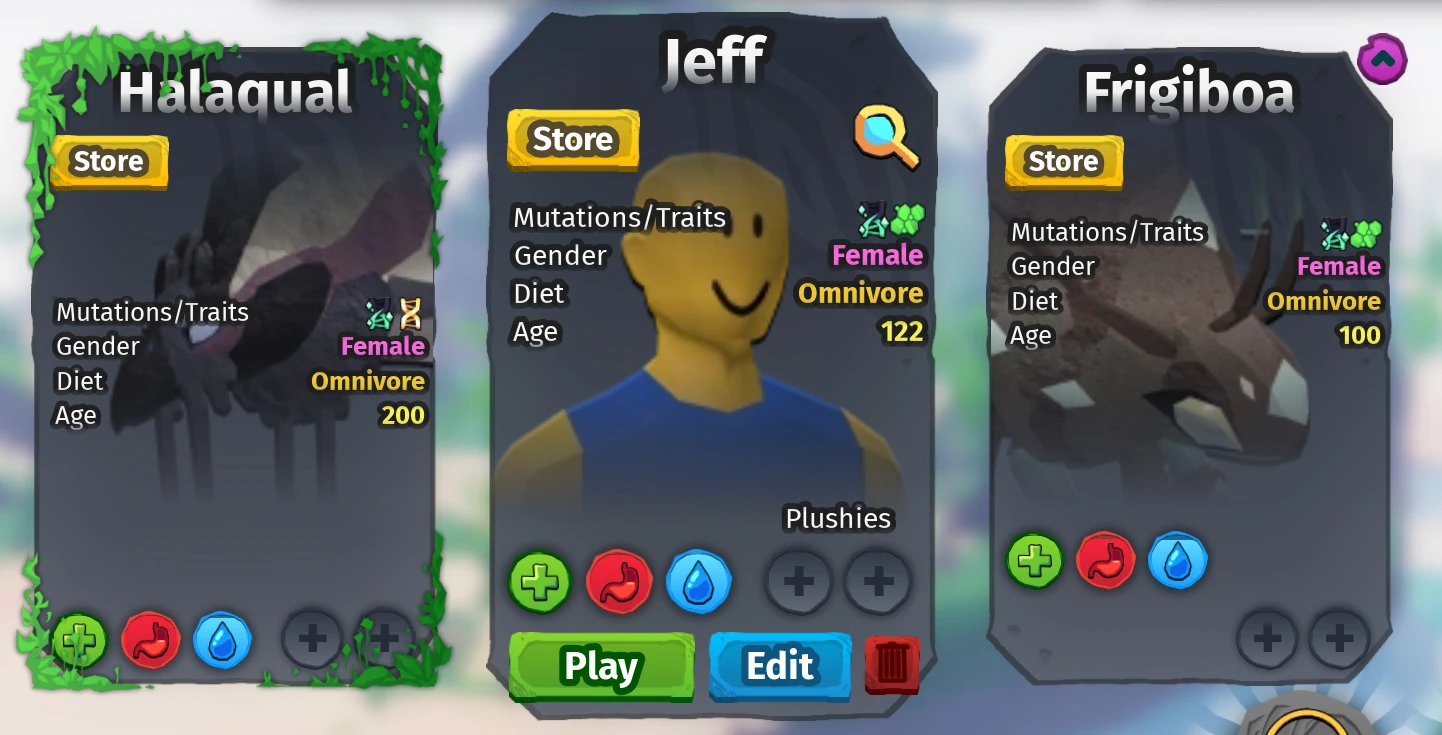Screen dimensions: 1442x735
Task: Click the green plus health icon on Halaqual's card
Action: [x=83, y=640]
